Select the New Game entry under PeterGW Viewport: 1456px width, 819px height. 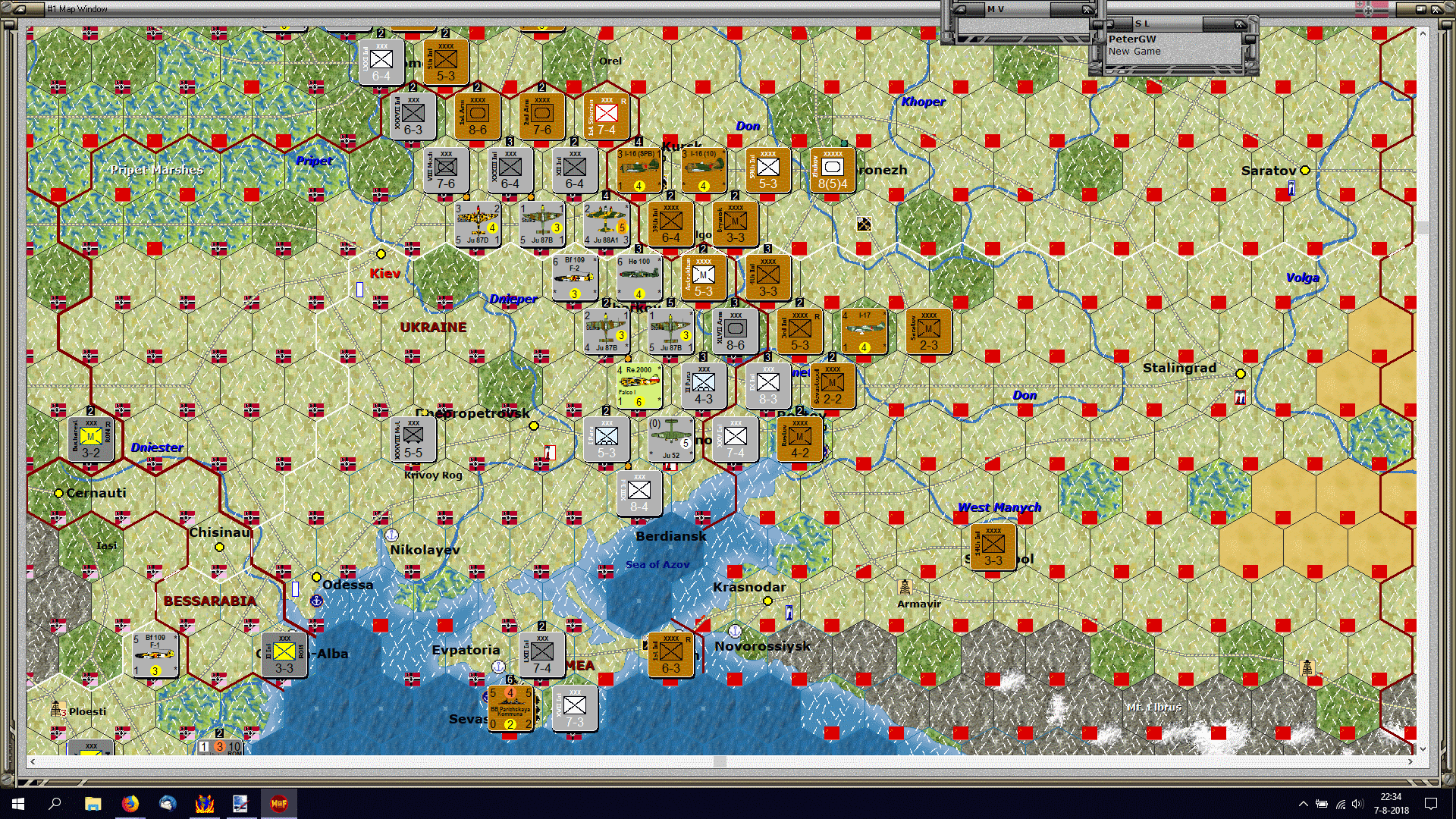[1134, 51]
